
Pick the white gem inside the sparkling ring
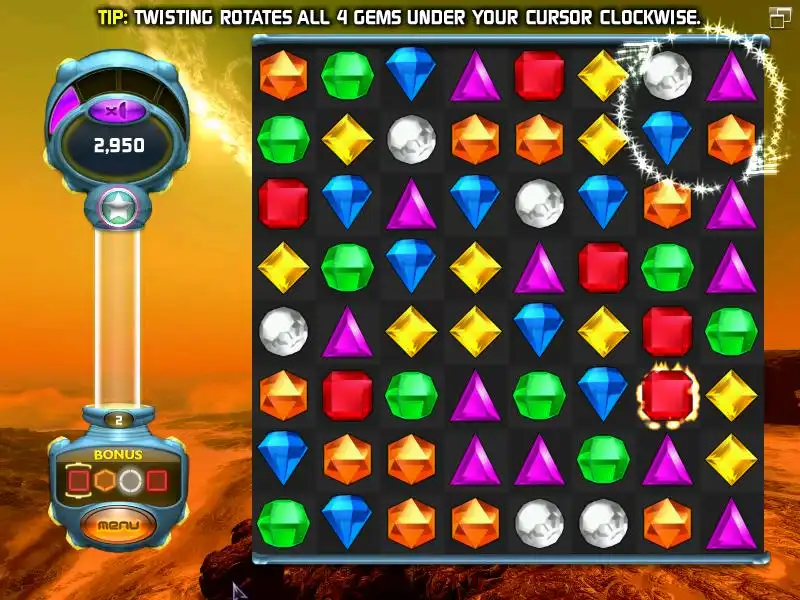[667, 76]
